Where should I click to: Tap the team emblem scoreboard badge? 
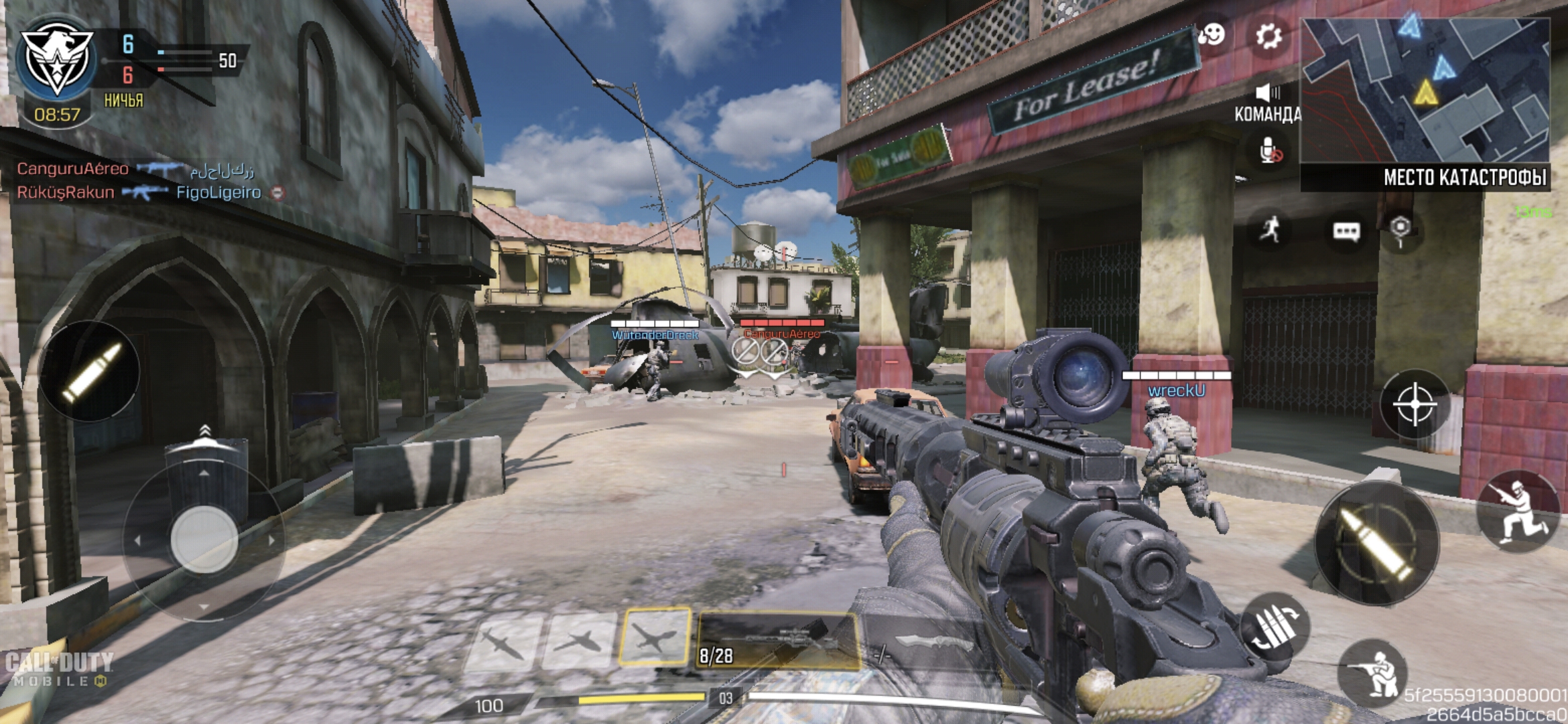click(56, 58)
